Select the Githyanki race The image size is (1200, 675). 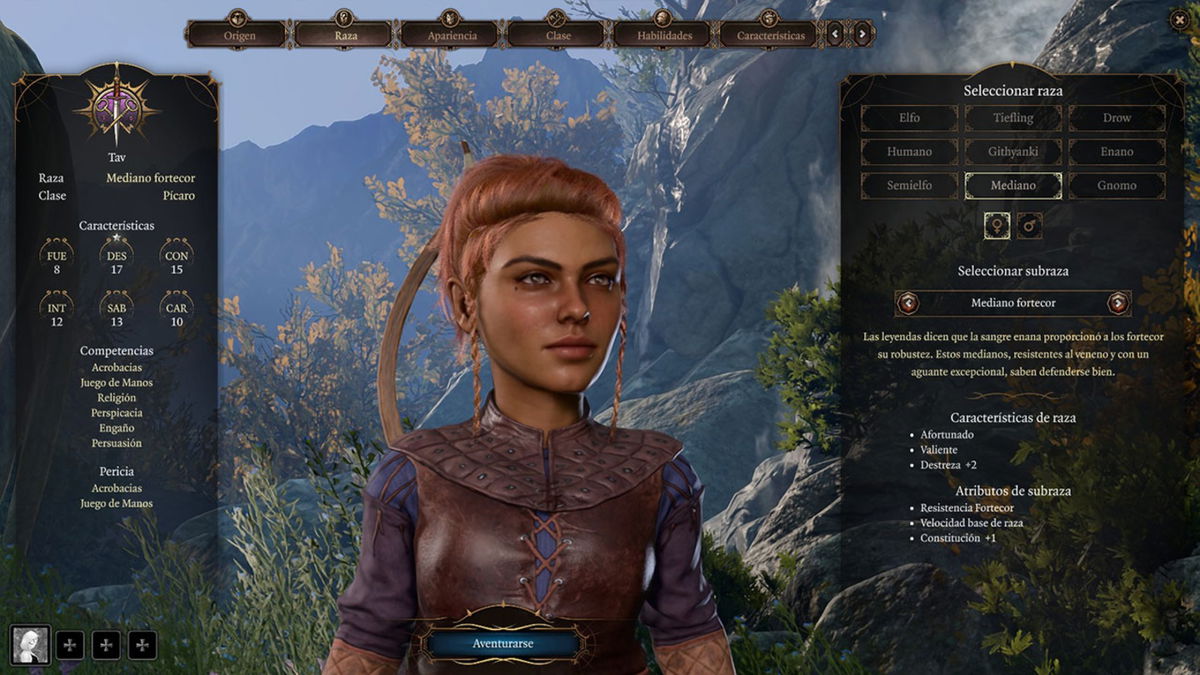[x=1013, y=152]
